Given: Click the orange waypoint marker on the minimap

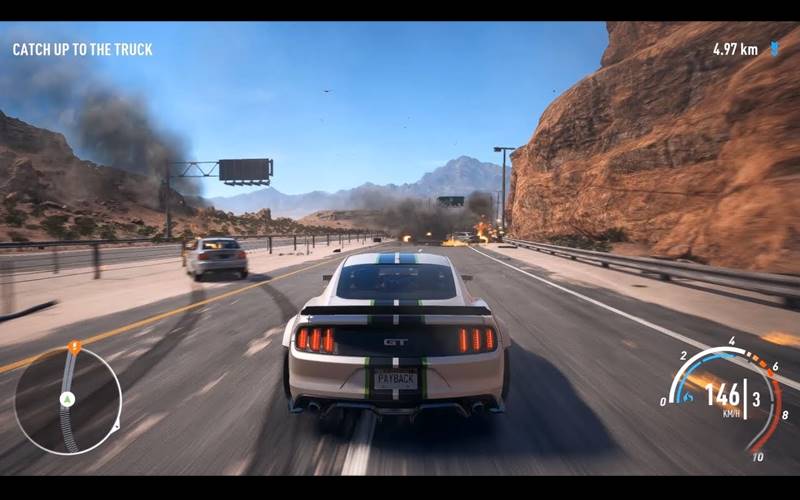Looking at the screenshot, I should 74,347.
